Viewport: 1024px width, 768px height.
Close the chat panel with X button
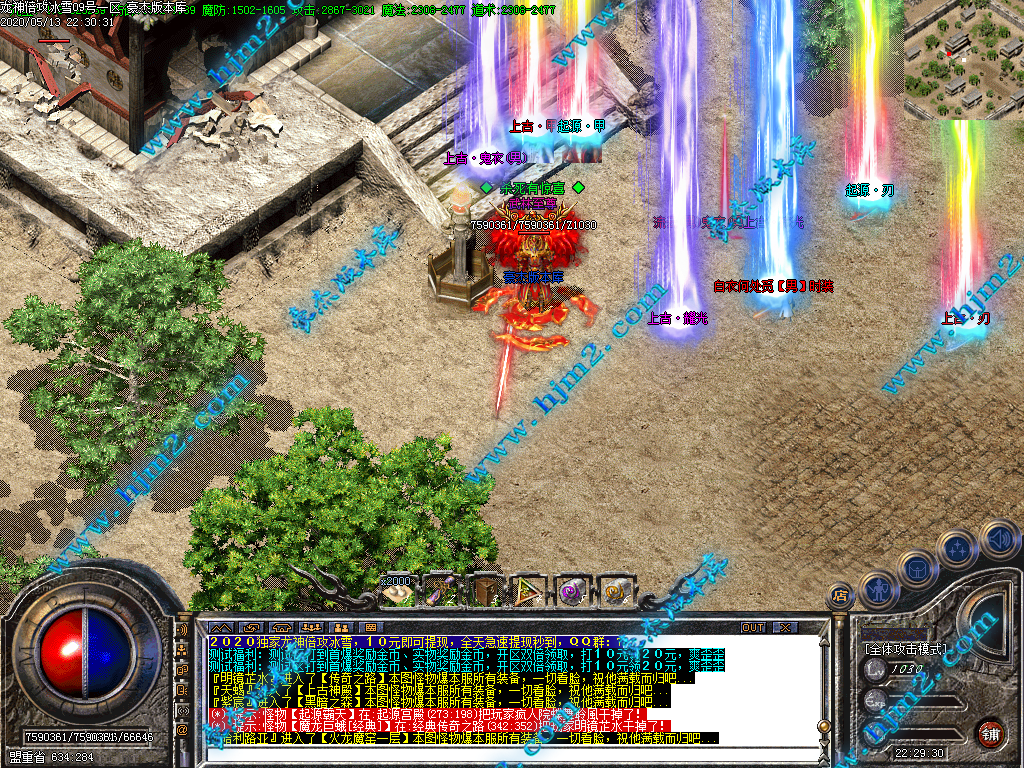(786, 627)
